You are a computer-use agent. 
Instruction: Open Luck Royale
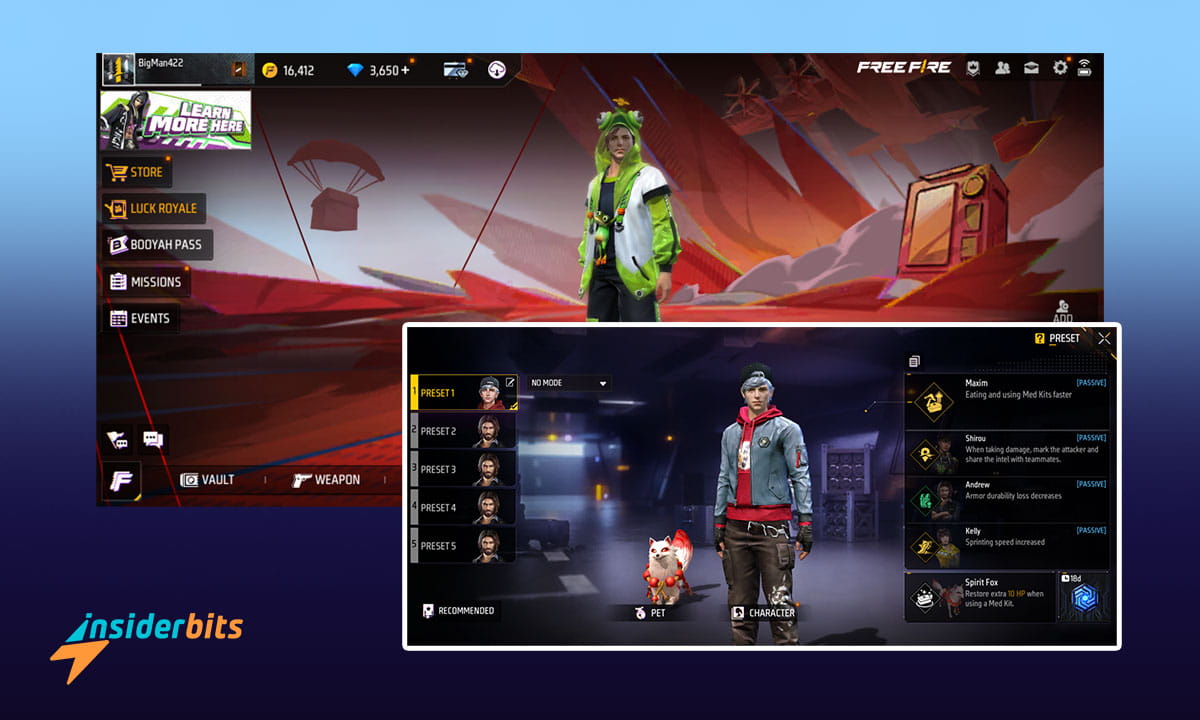(153, 209)
